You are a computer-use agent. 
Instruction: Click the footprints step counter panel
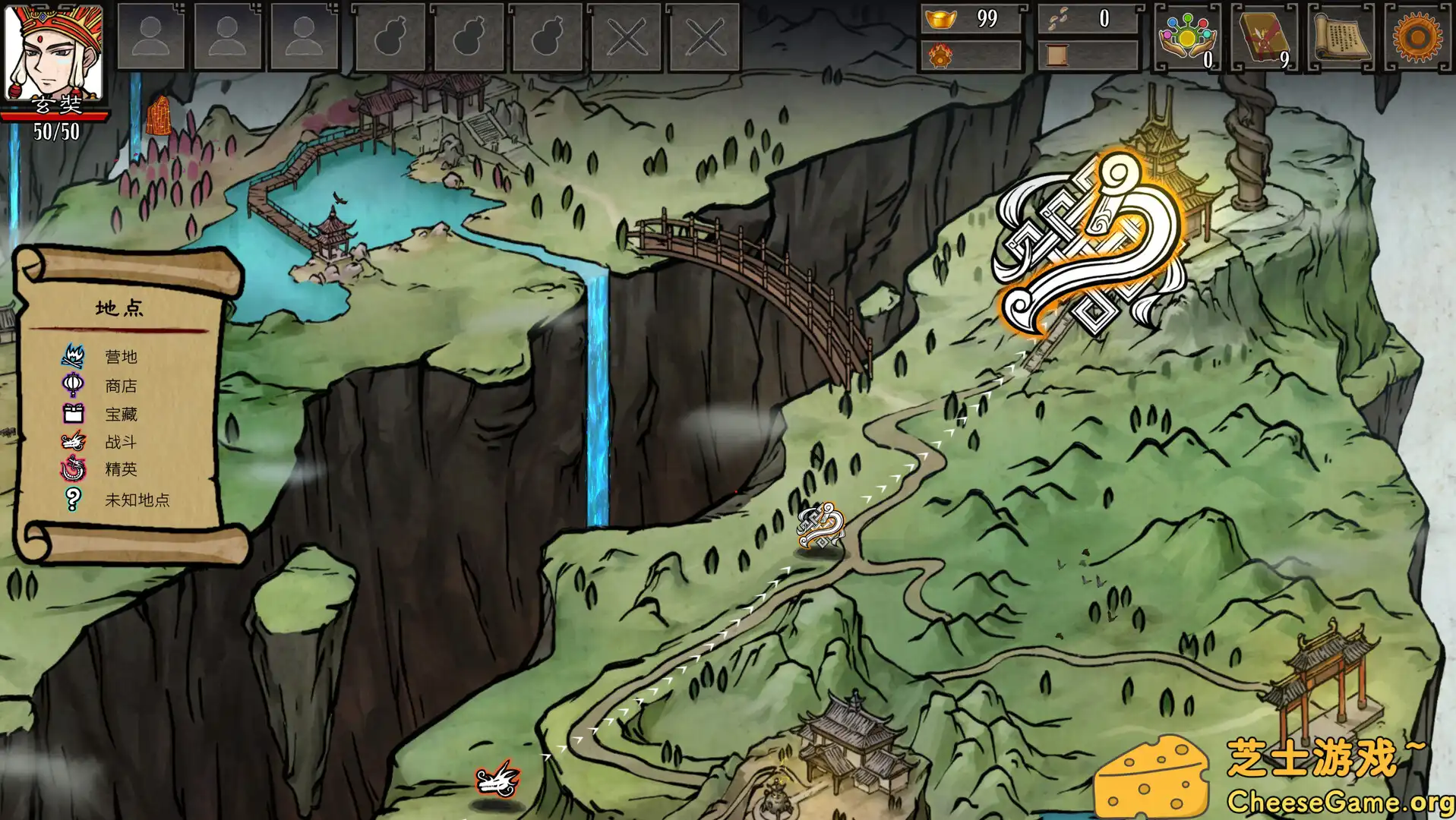pyautogui.click(x=1088, y=19)
